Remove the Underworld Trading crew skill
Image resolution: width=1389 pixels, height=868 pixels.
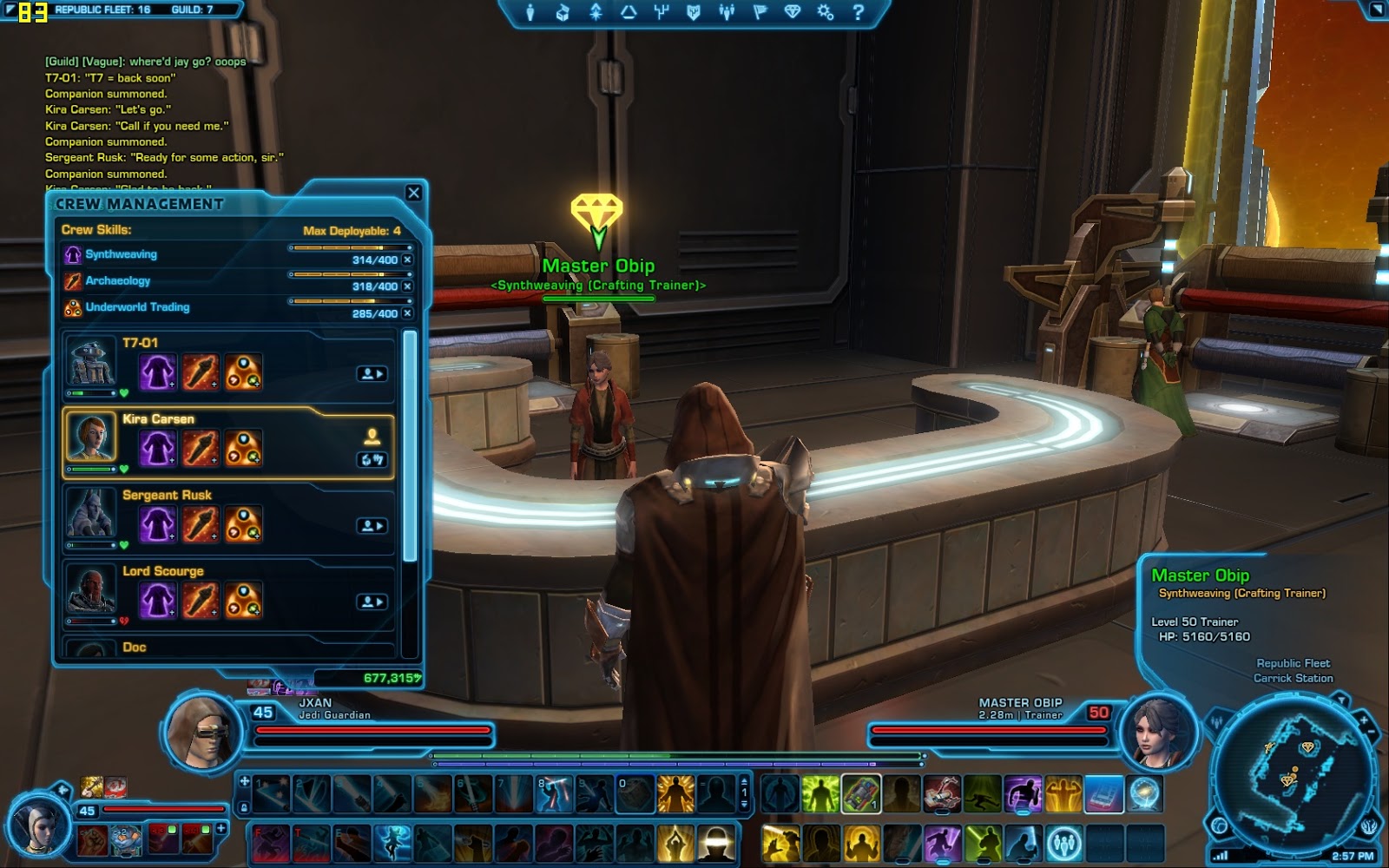point(407,312)
